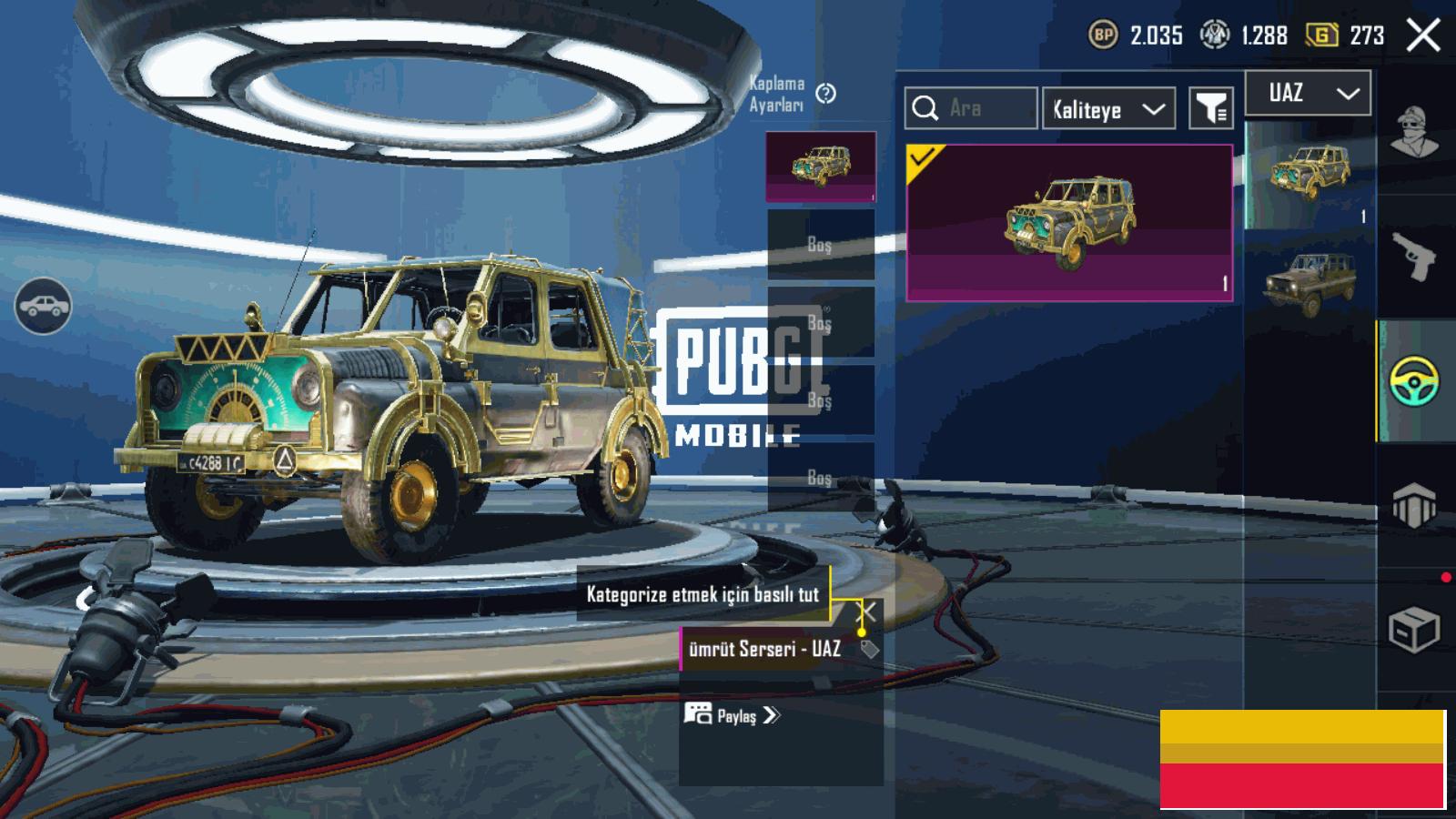Open the gold G currency balance
Viewport: 1456px width, 819px height.
pyautogui.click(x=1344, y=35)
